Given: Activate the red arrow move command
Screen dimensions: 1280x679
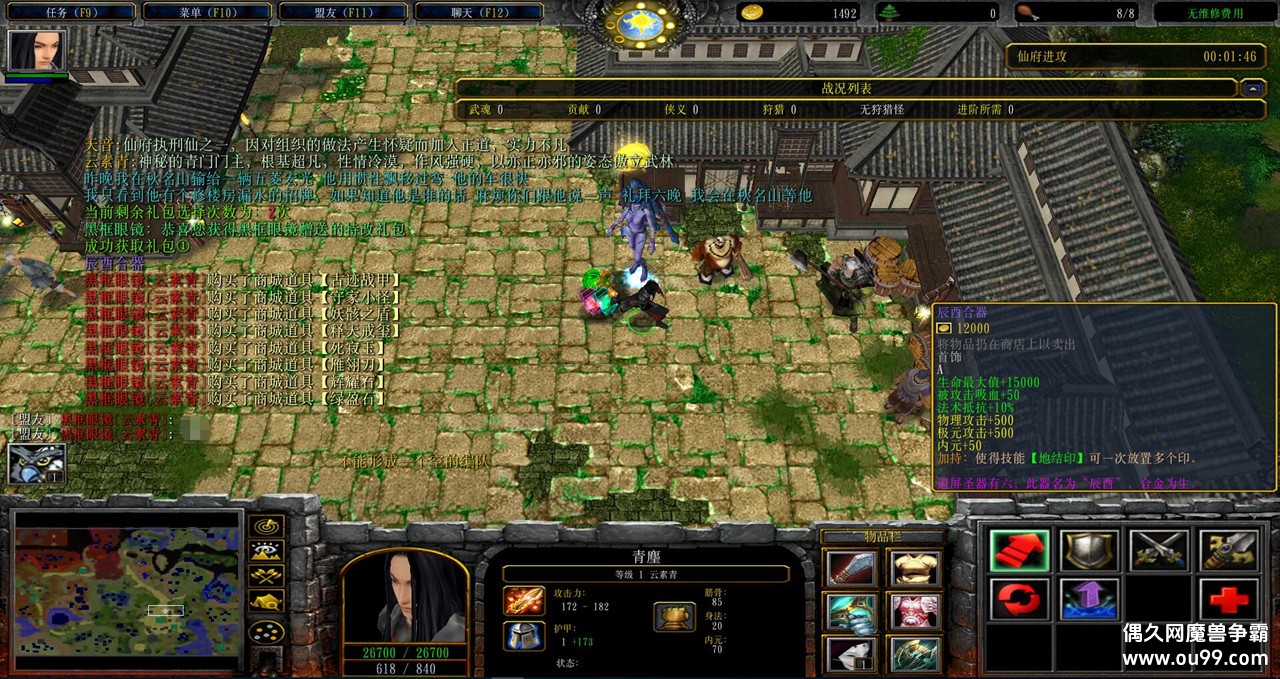Looking at the screenshot, I should 1019,551.
